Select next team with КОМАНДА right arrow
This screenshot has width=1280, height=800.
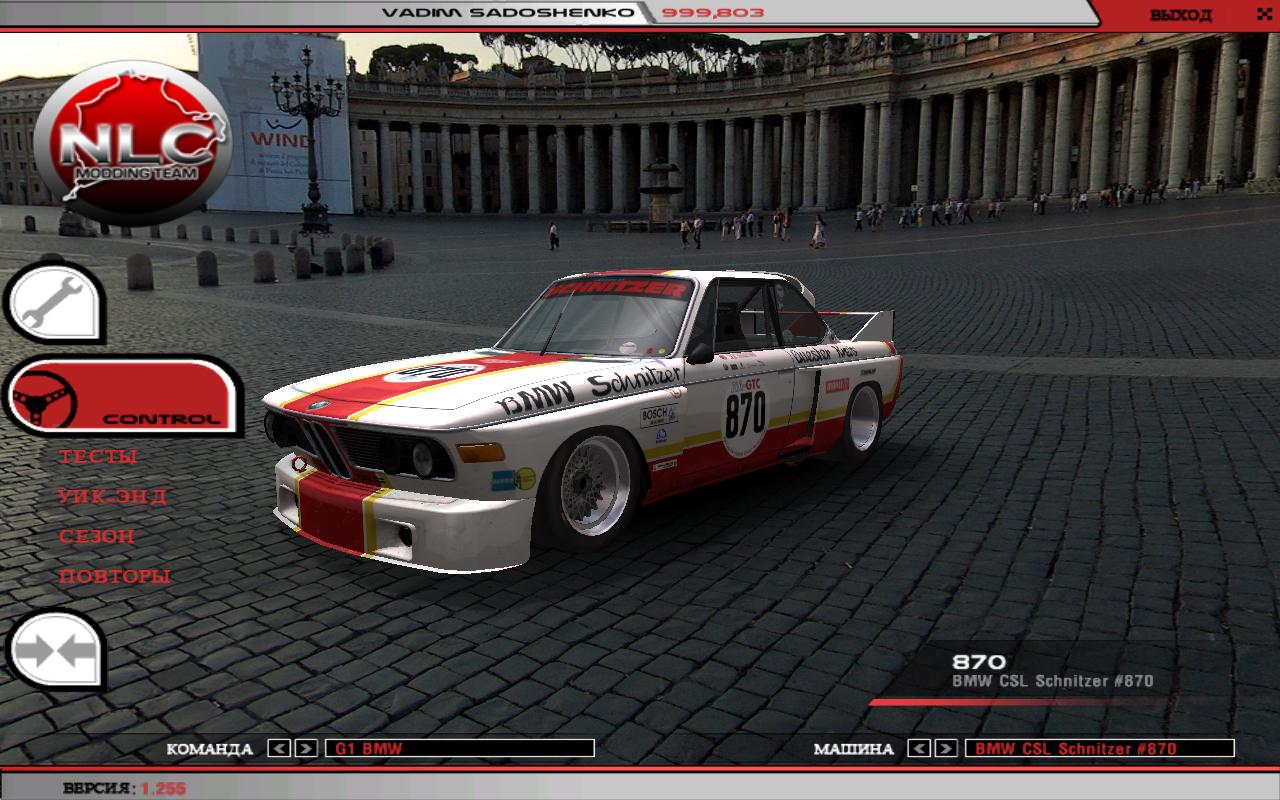[307, 748]
